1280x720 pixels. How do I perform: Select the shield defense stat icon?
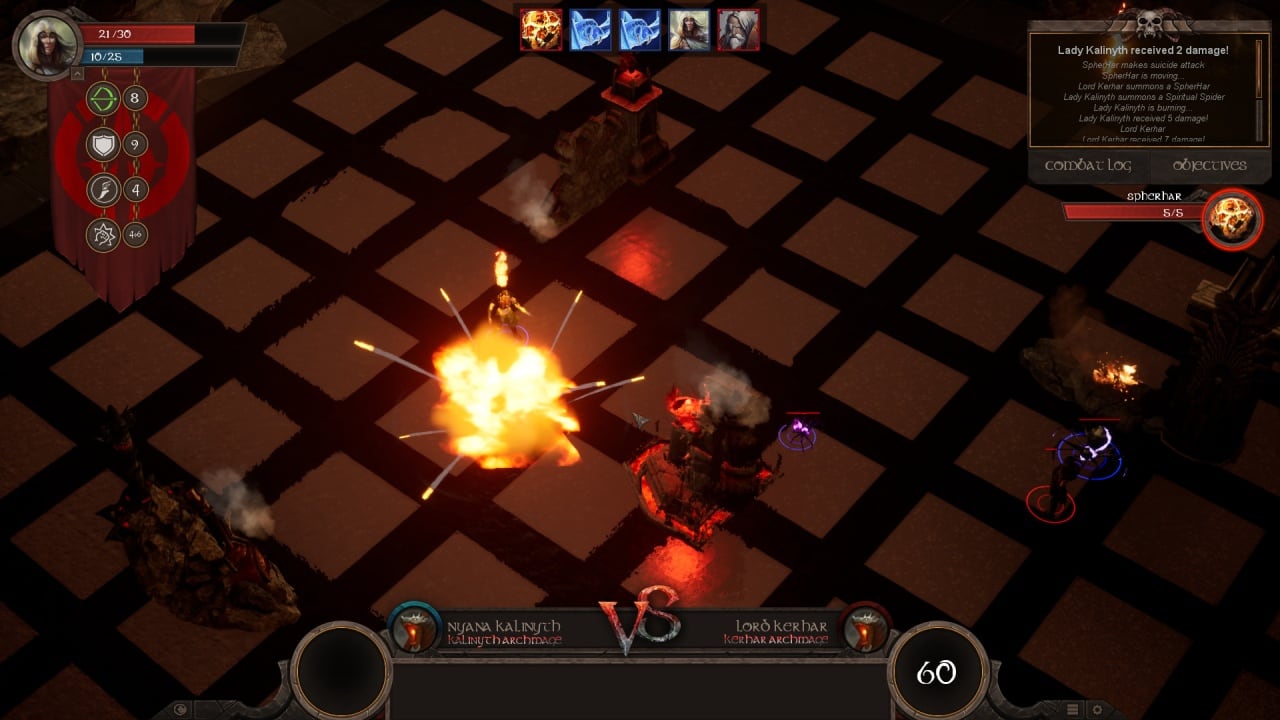tap(103, 144)
